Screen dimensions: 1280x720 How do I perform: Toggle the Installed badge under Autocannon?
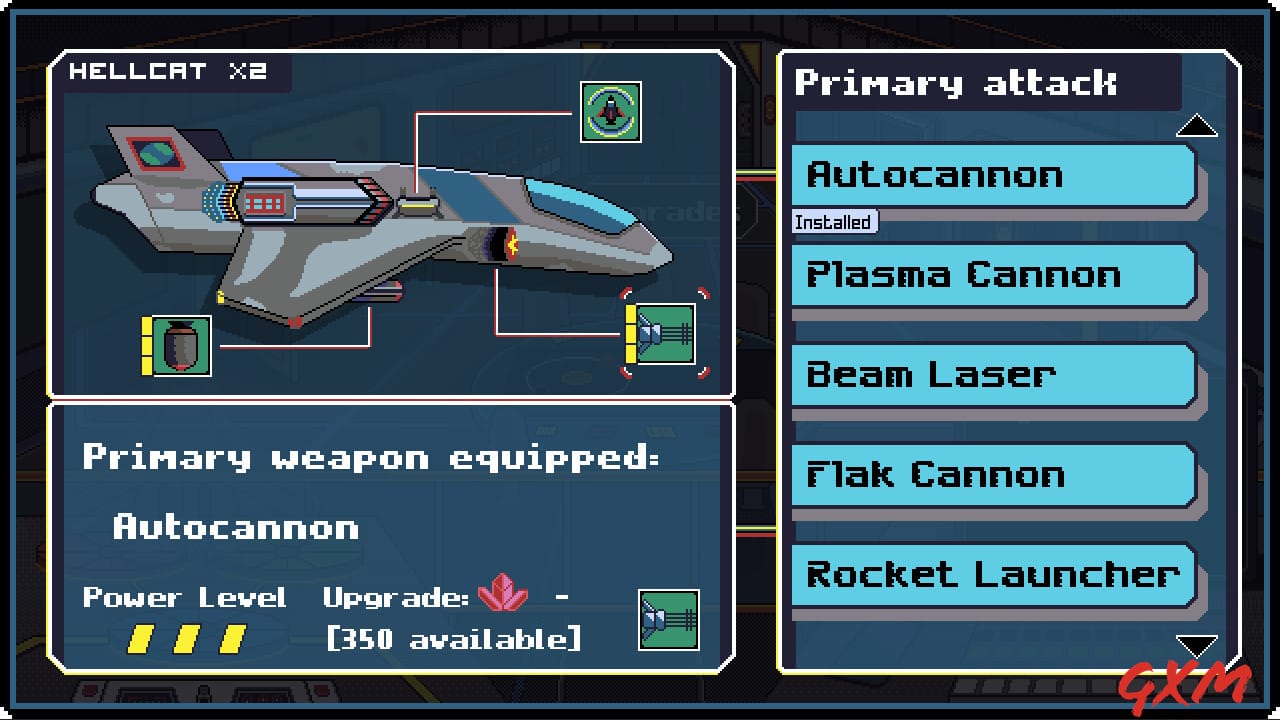(x=833, y=222)
